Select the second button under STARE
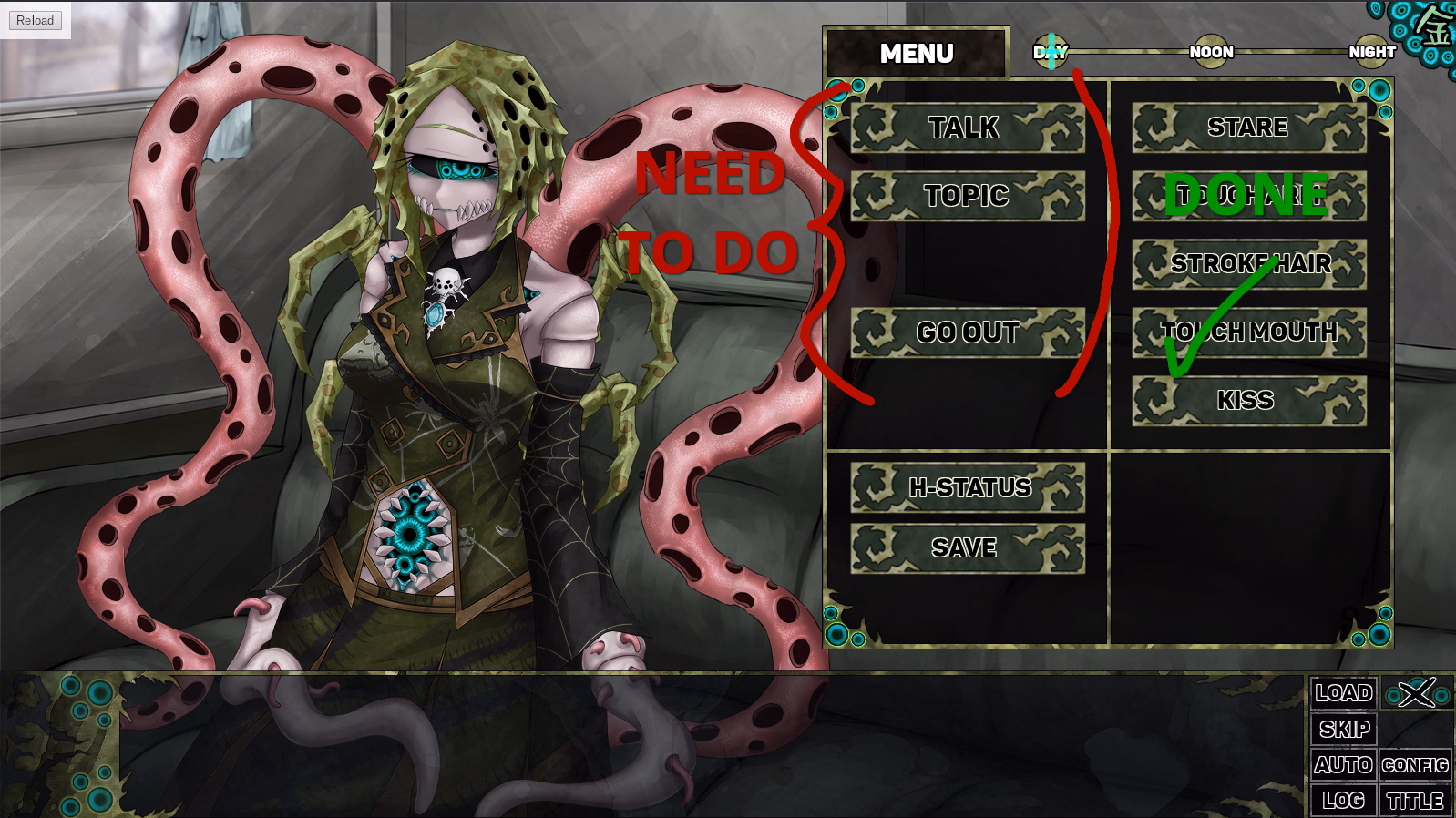The height and width of the screenshot is (818, 1456). pos(1248,196)
